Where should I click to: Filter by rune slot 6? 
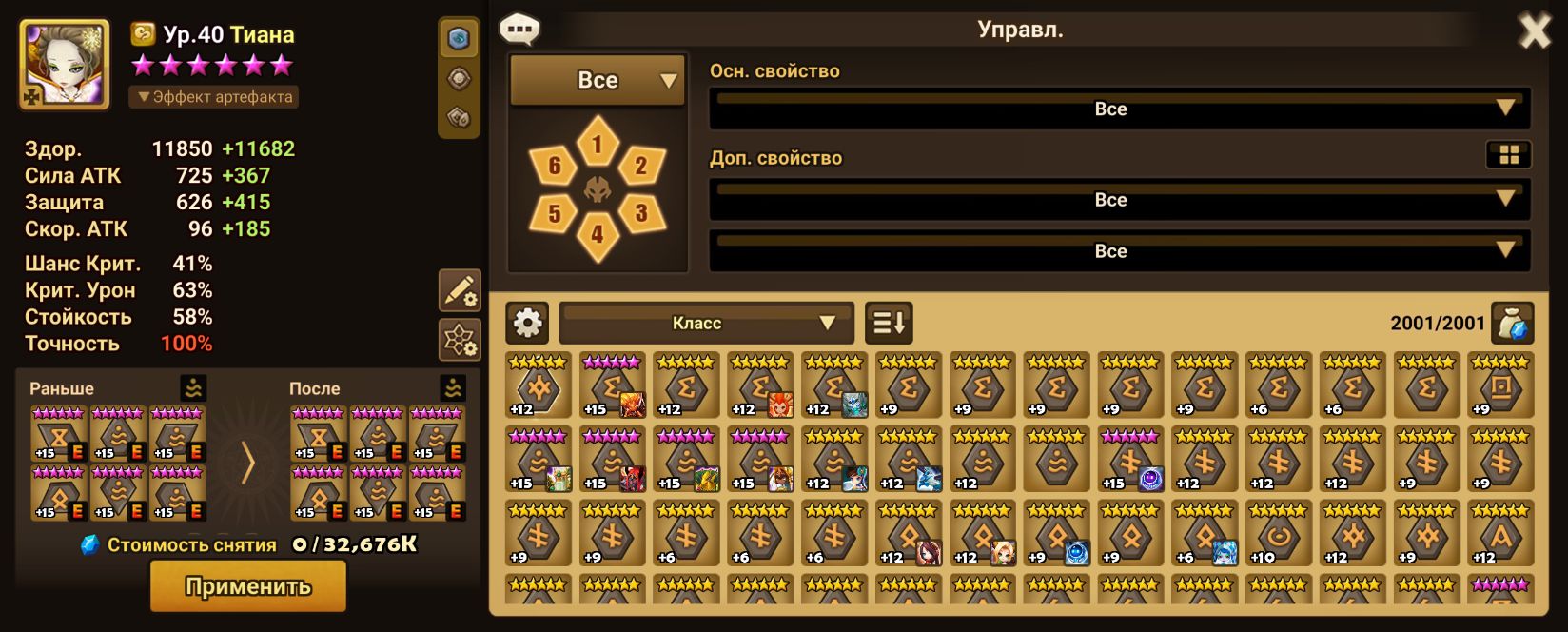554,168
